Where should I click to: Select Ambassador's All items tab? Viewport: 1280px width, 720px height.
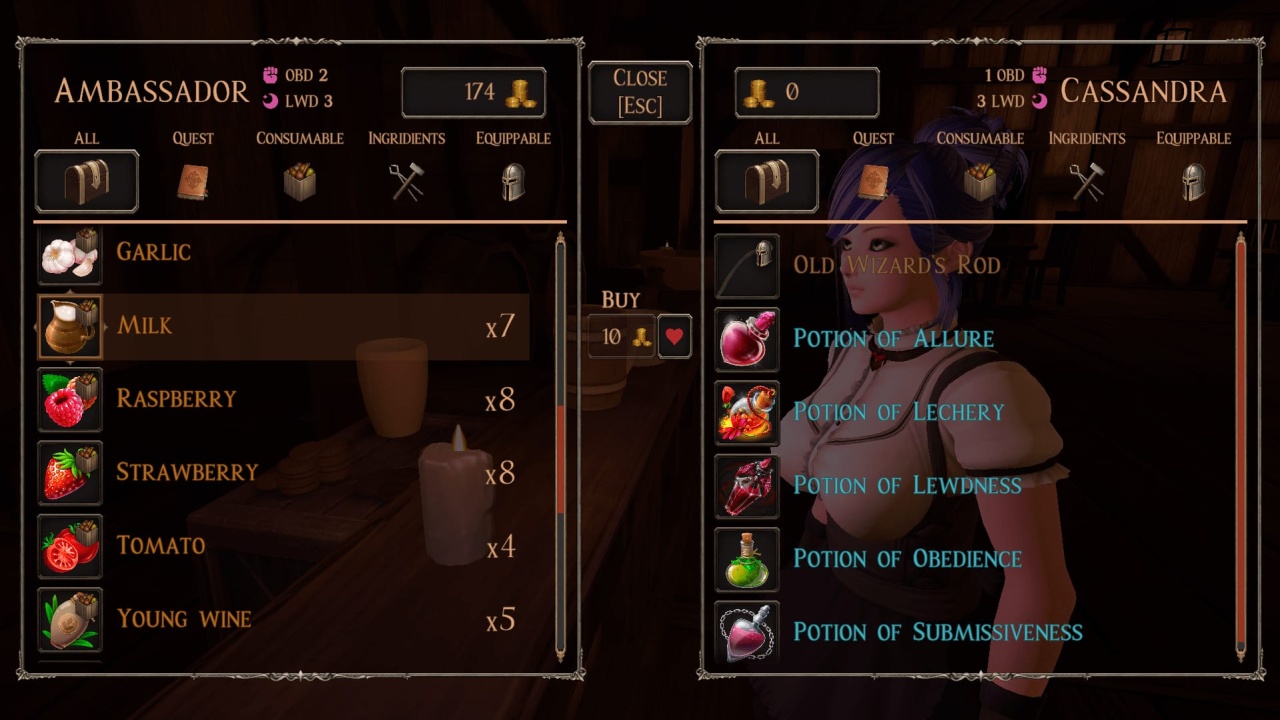[86, 180]
